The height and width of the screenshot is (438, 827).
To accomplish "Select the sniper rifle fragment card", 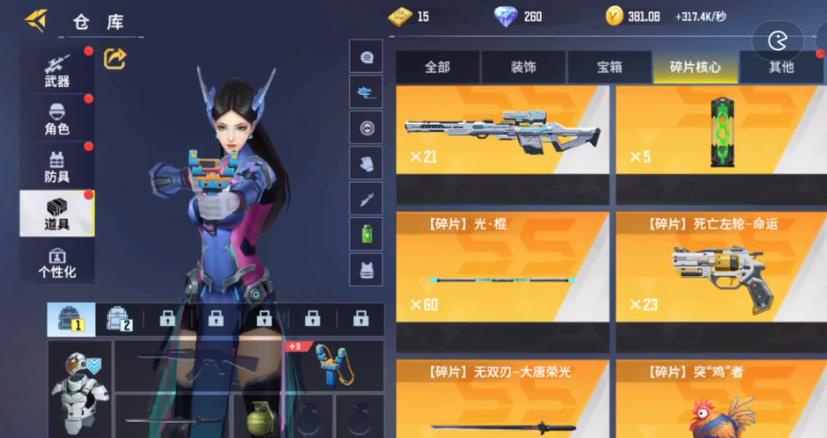I will coord(503,140).
